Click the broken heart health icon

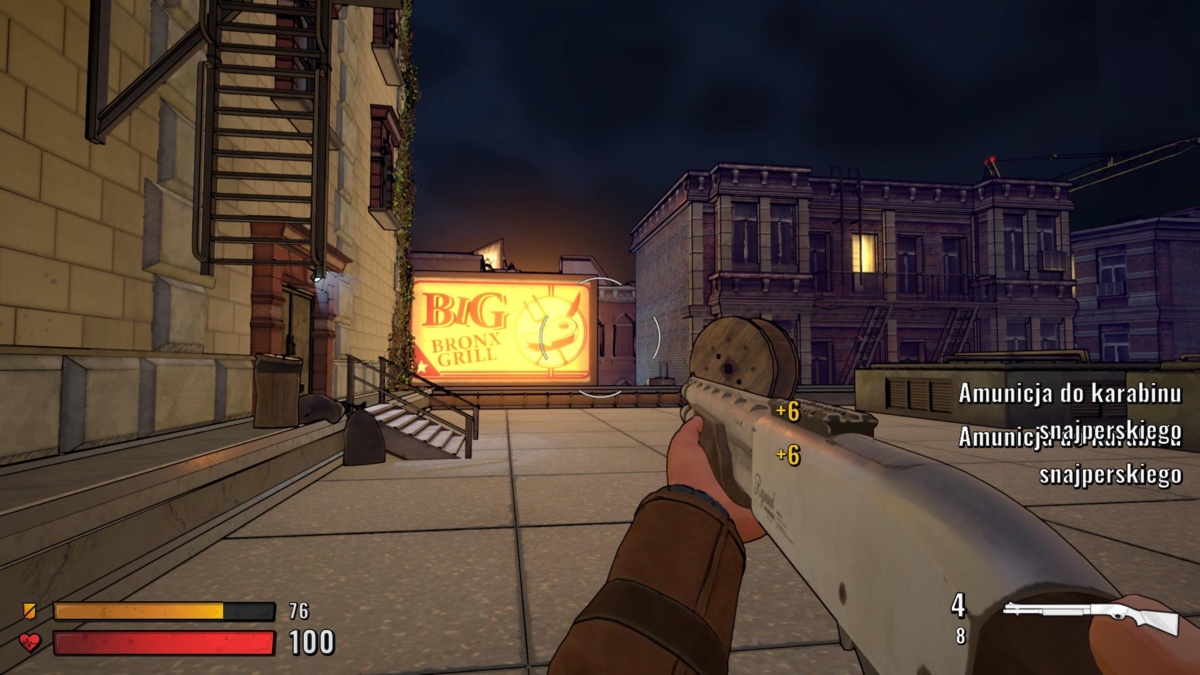(30, 642)
